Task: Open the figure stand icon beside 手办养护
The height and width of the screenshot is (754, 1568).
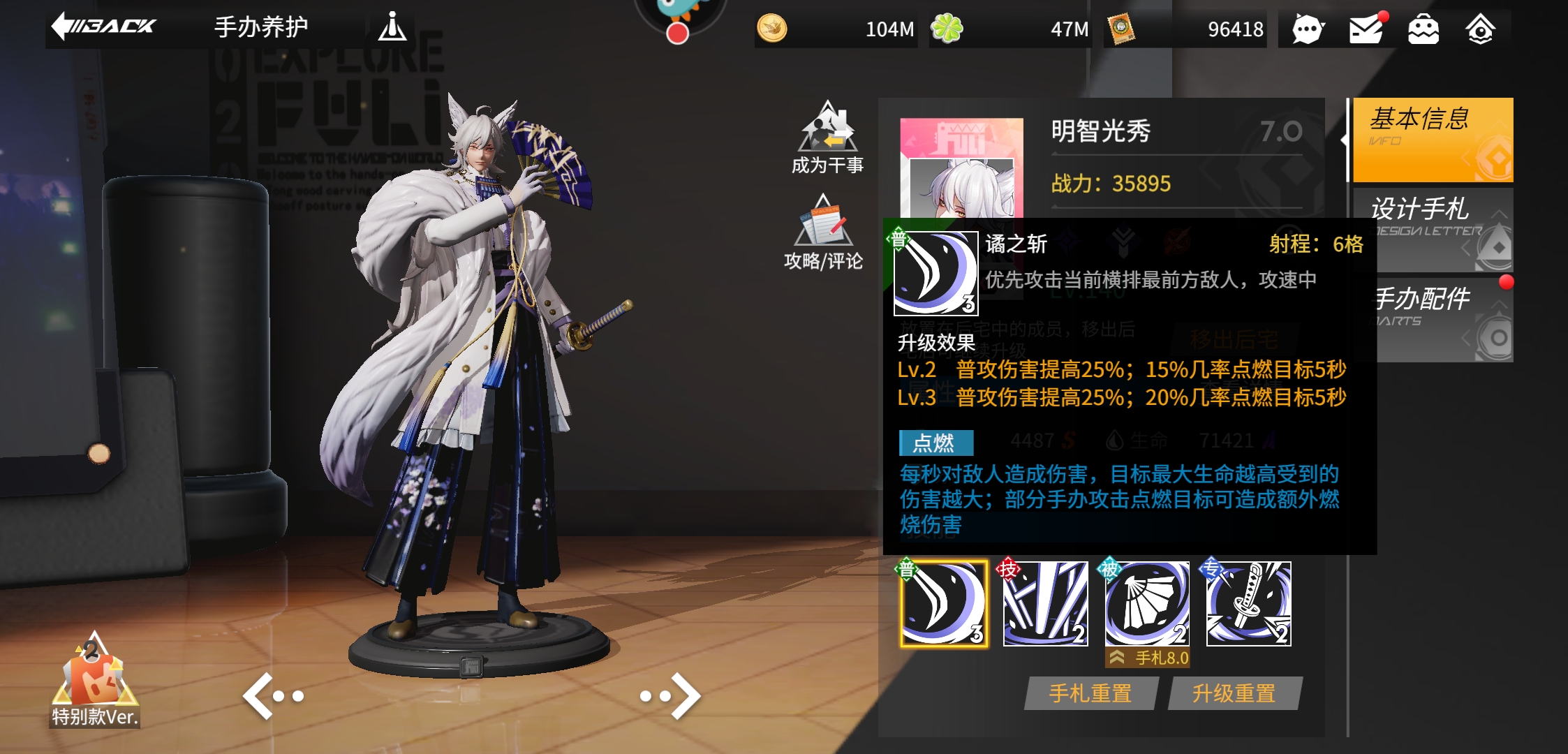Action: pos(392,27)
